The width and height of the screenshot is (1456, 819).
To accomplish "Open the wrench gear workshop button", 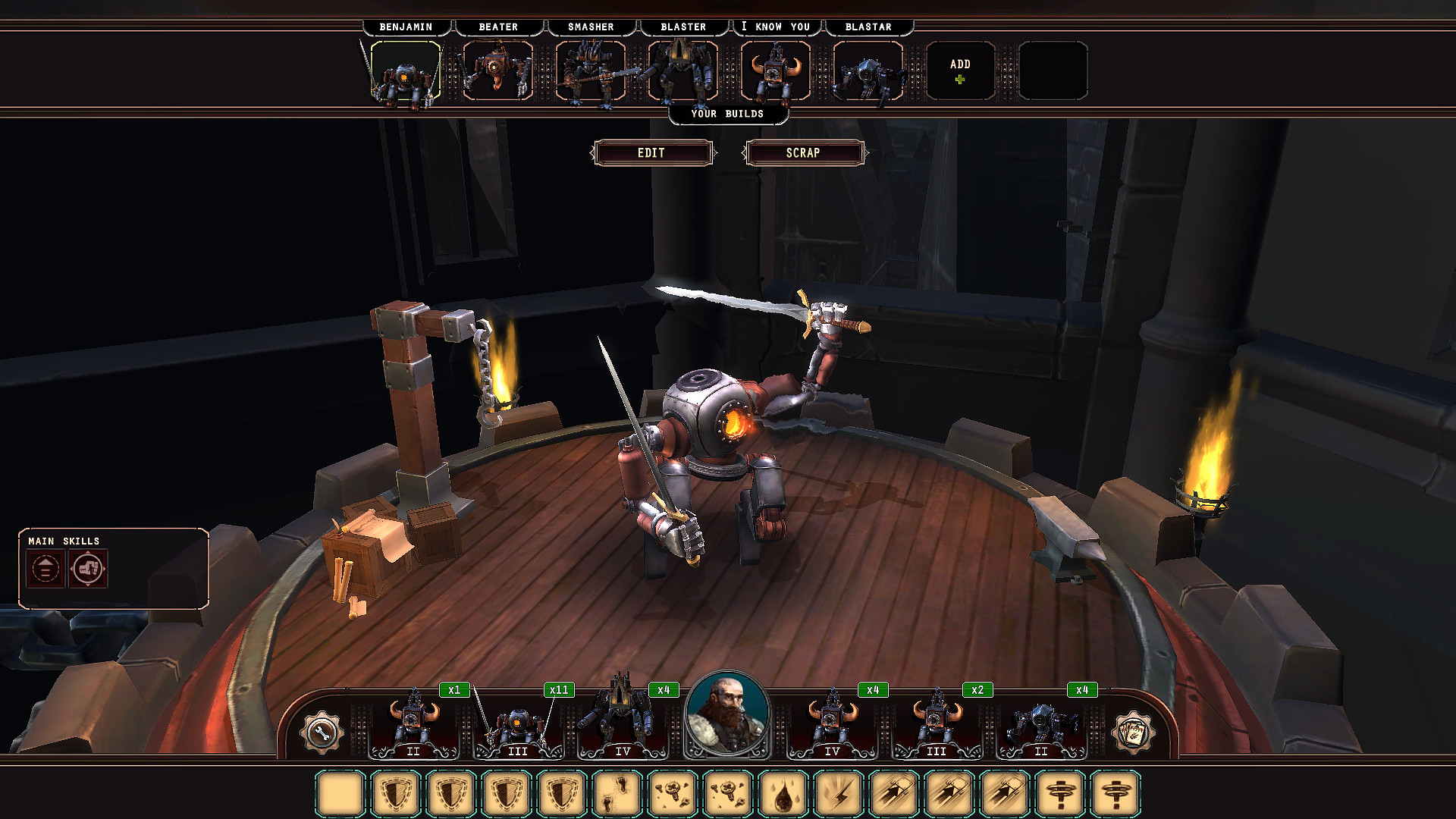I will (x=322, y=733).
